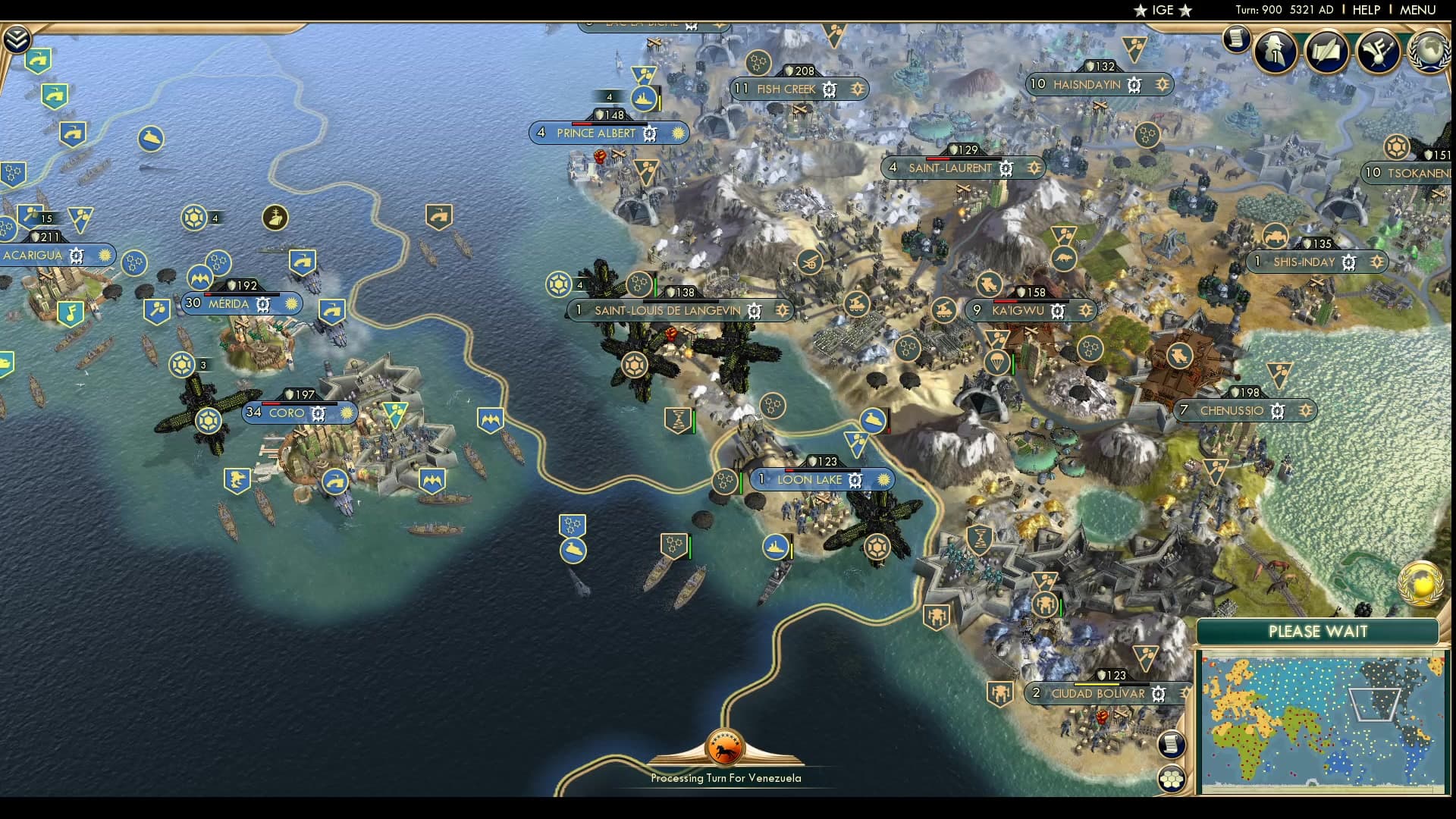1456x819 pixels.
Task: Select the Loon Lake city banner
Action: (x=810, y=479)
